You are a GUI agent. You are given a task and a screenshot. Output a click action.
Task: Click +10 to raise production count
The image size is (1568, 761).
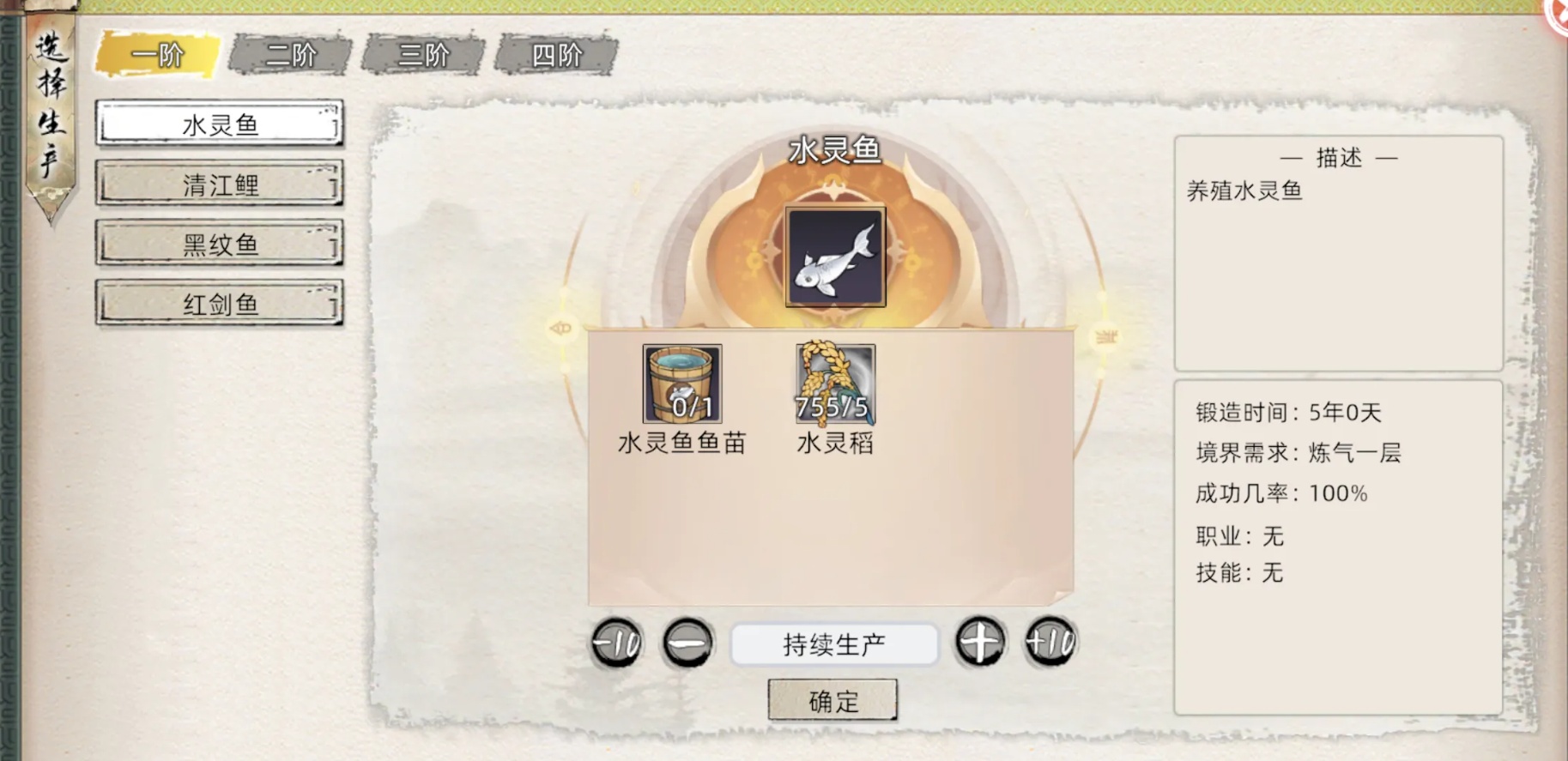coord(1050,643)
